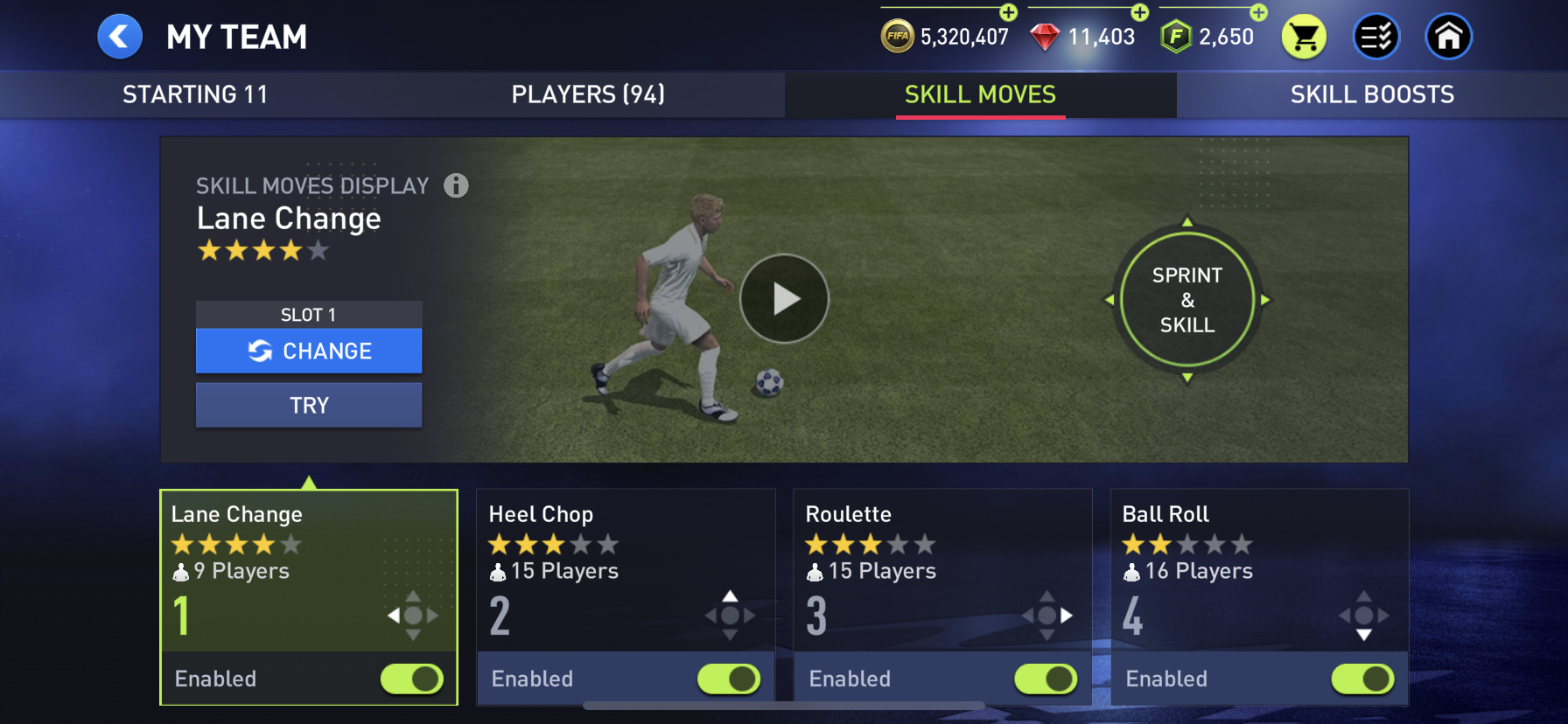The height and width of the screenshot is (724, 1568).
Task: Show Skill Moves Display info
Action: 456,185
